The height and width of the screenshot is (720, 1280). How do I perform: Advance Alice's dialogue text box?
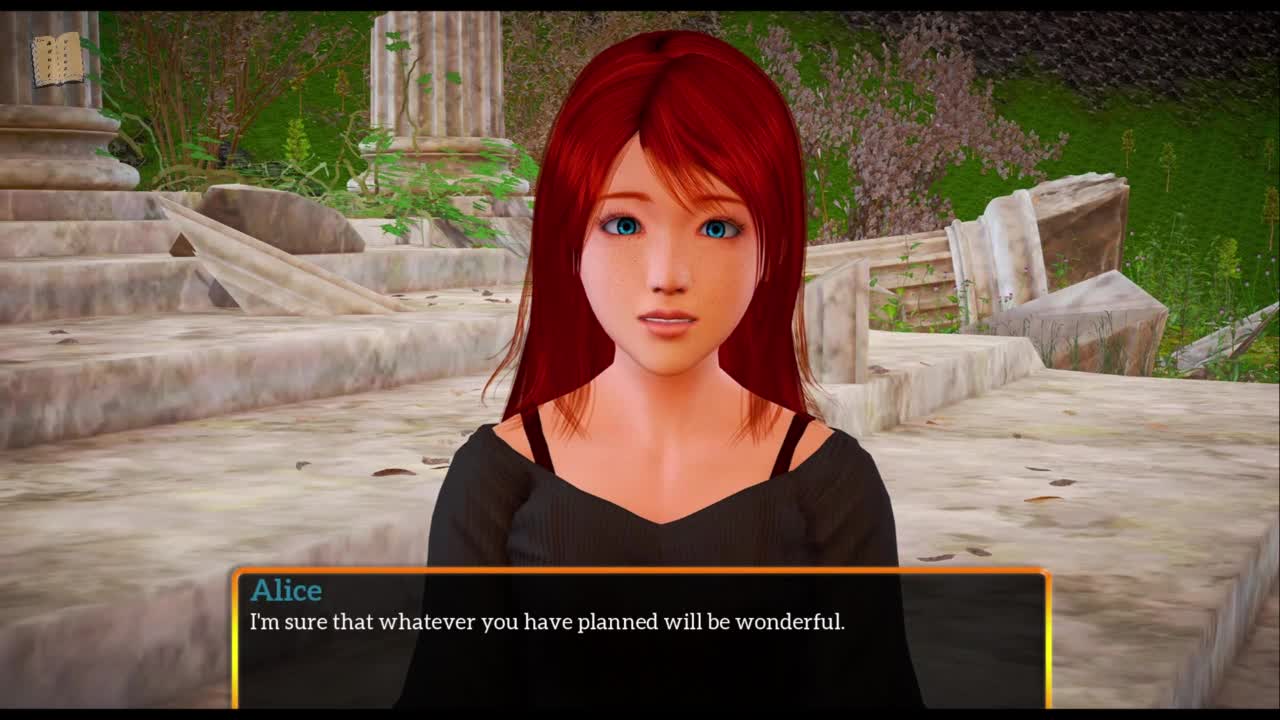pos(640,638)
